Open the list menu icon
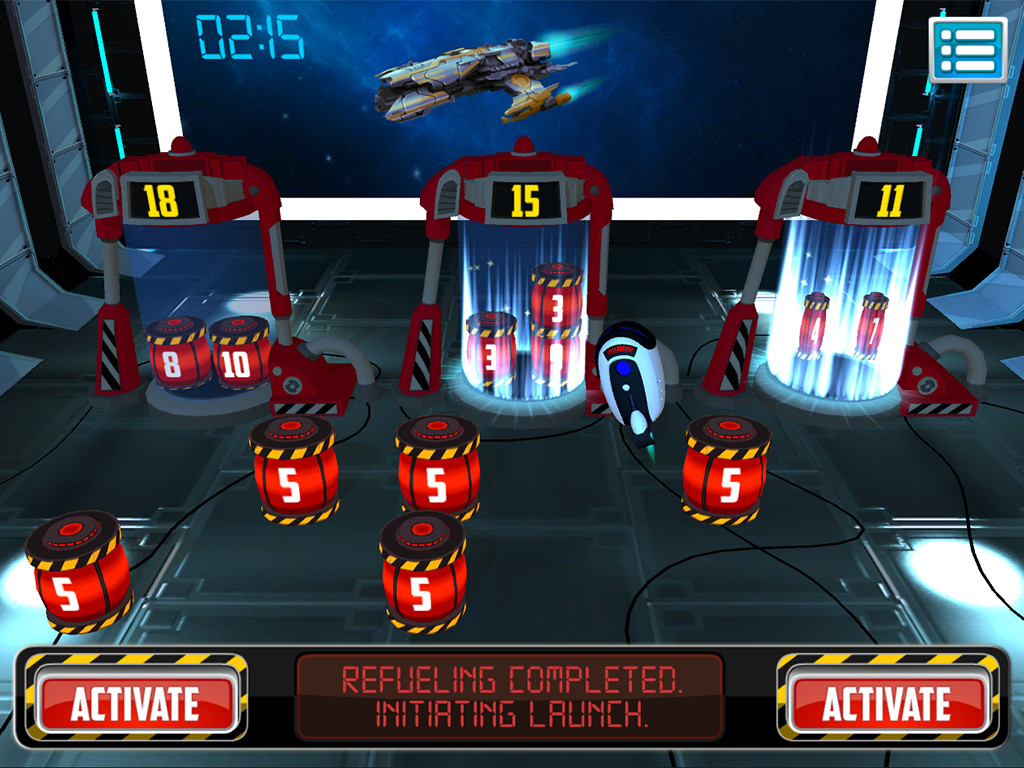The width and height of the screenshot is (1024, 768). click(x=967, y=48)
